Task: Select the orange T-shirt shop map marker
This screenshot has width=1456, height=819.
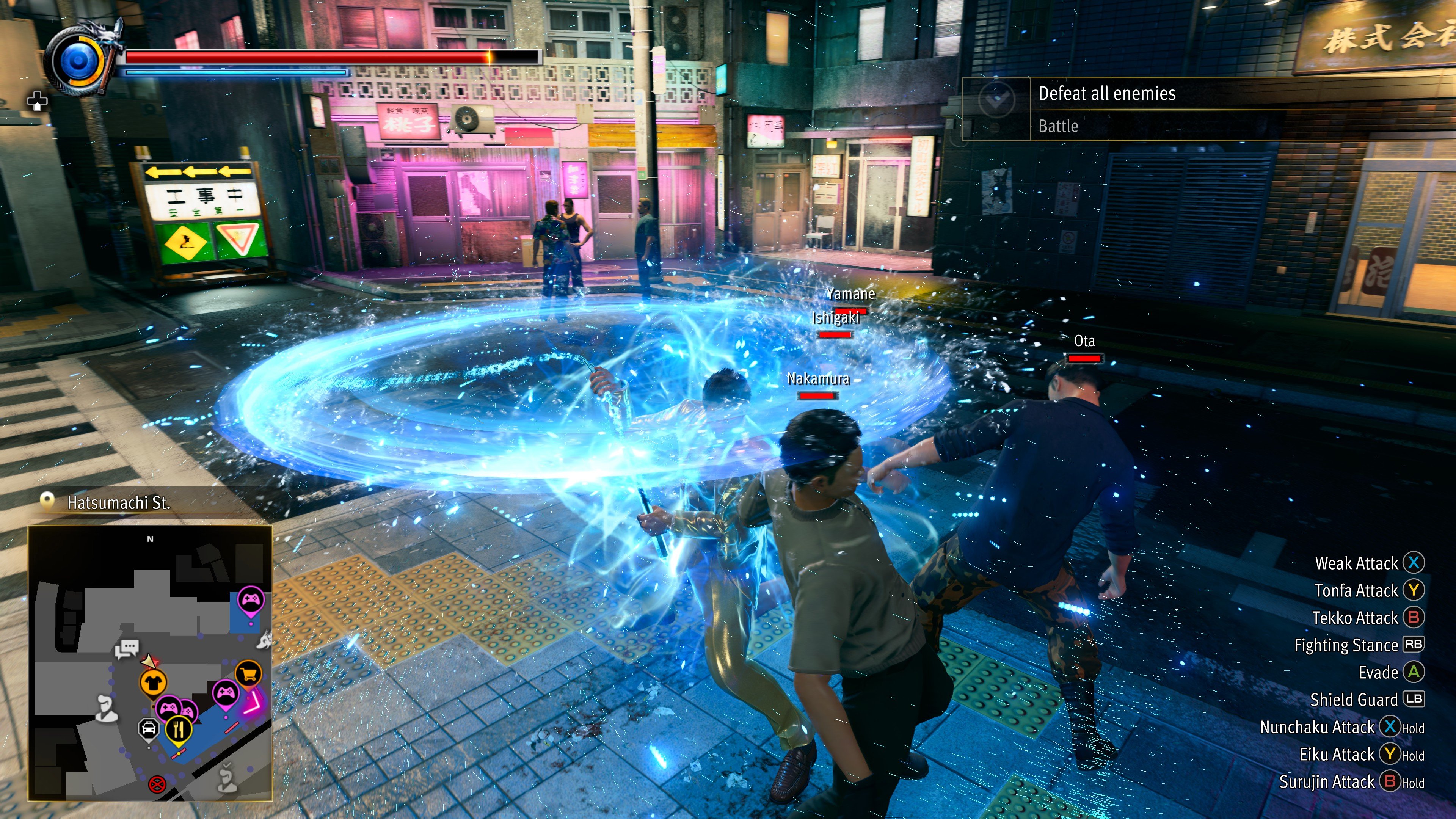Action: point(152,682)
